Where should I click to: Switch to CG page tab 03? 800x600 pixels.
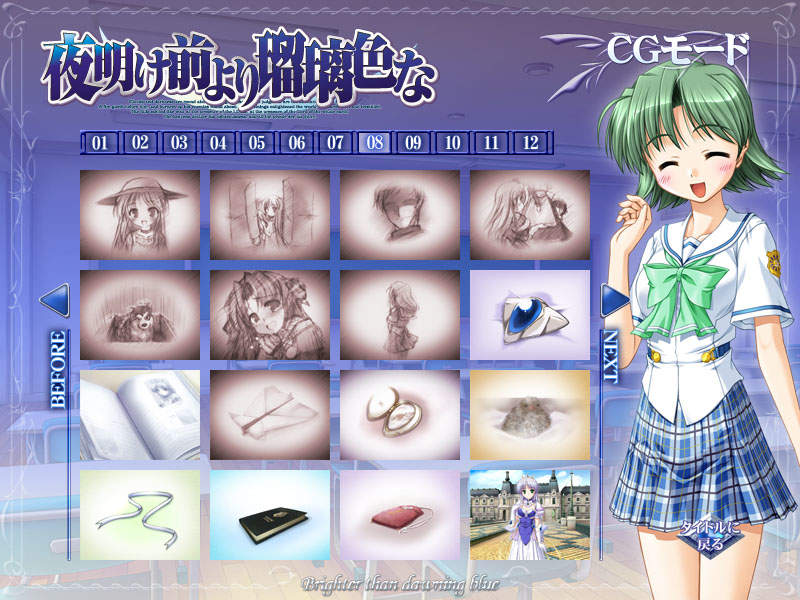click(179, 143)
